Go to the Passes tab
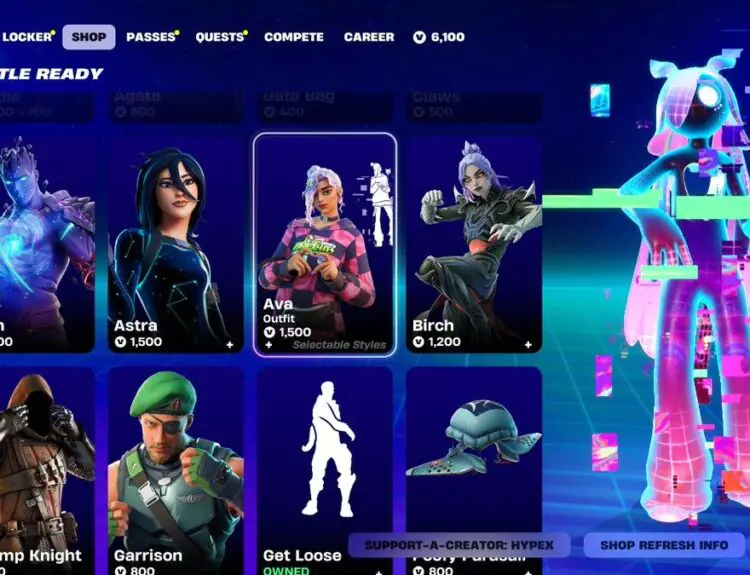This screenshot has height=575, width=750. (151, 37)
